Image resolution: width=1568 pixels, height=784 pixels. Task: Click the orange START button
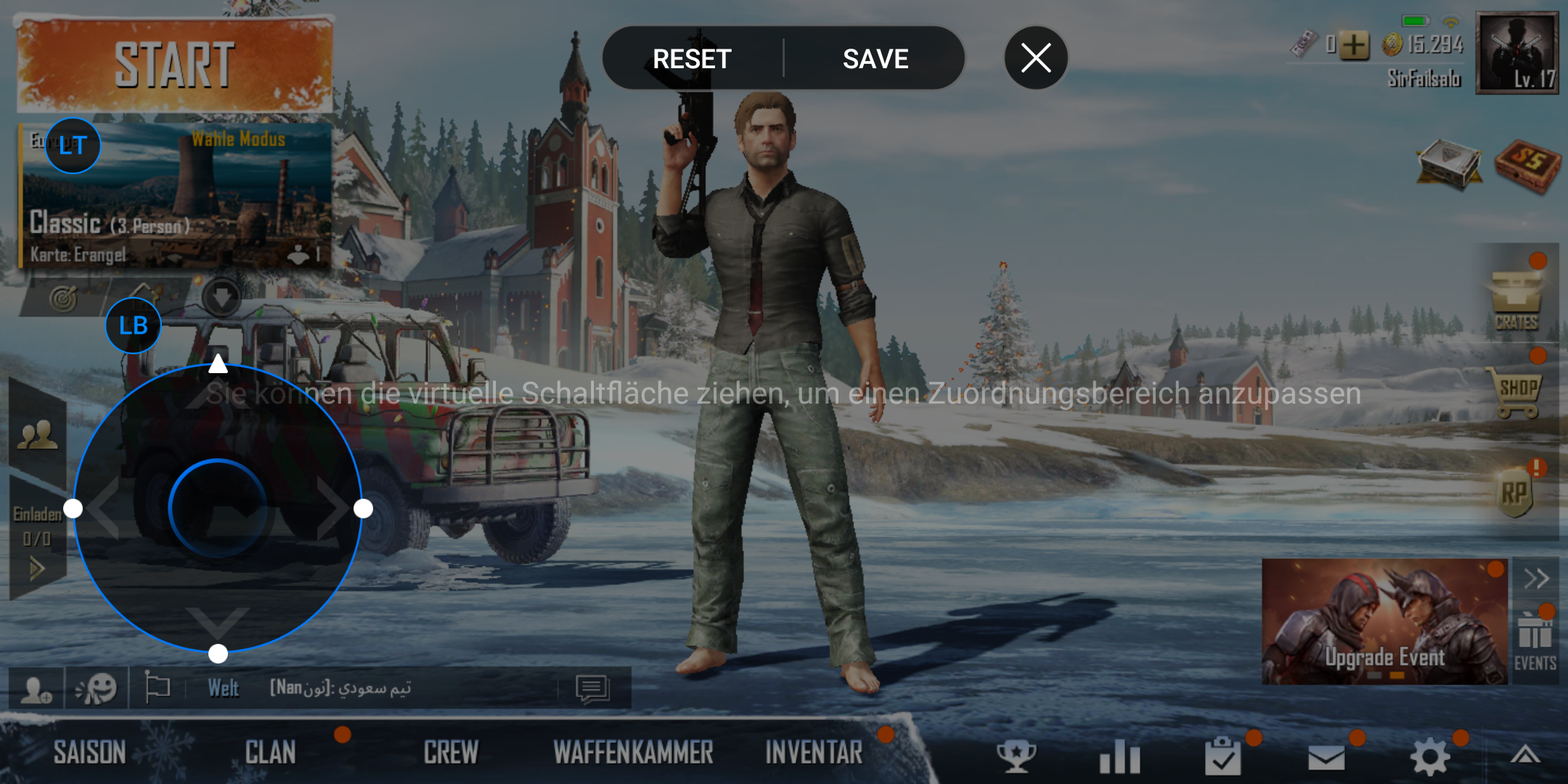pyautogui.click(x=174, y=65)
